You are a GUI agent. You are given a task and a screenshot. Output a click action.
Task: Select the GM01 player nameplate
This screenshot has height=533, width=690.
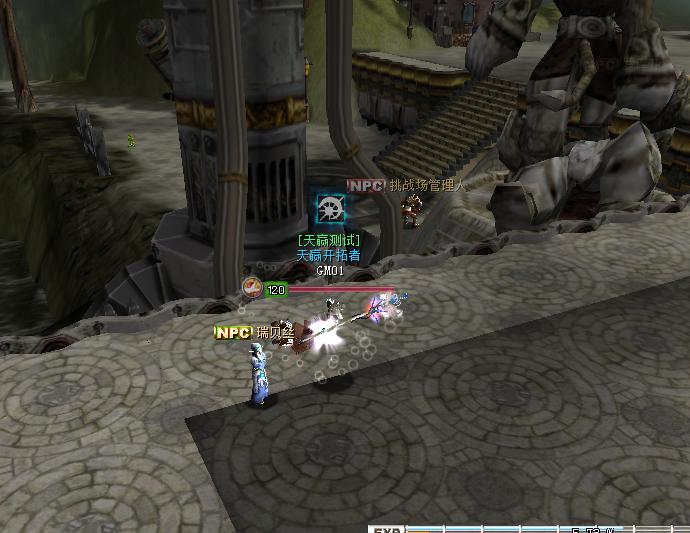330,270
